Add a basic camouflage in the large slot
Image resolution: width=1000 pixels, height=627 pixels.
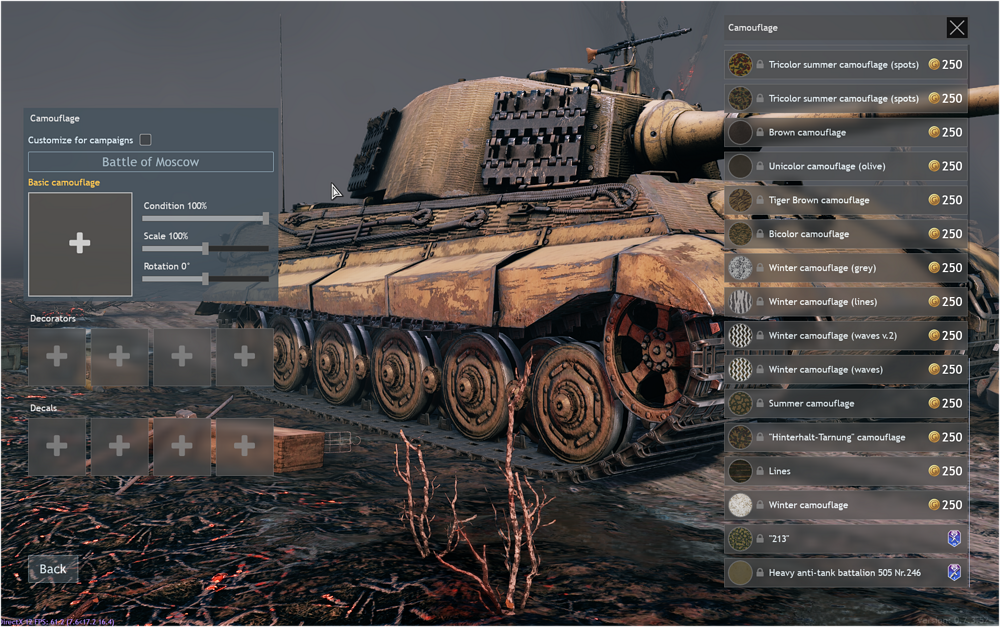(x=80, y=244)
